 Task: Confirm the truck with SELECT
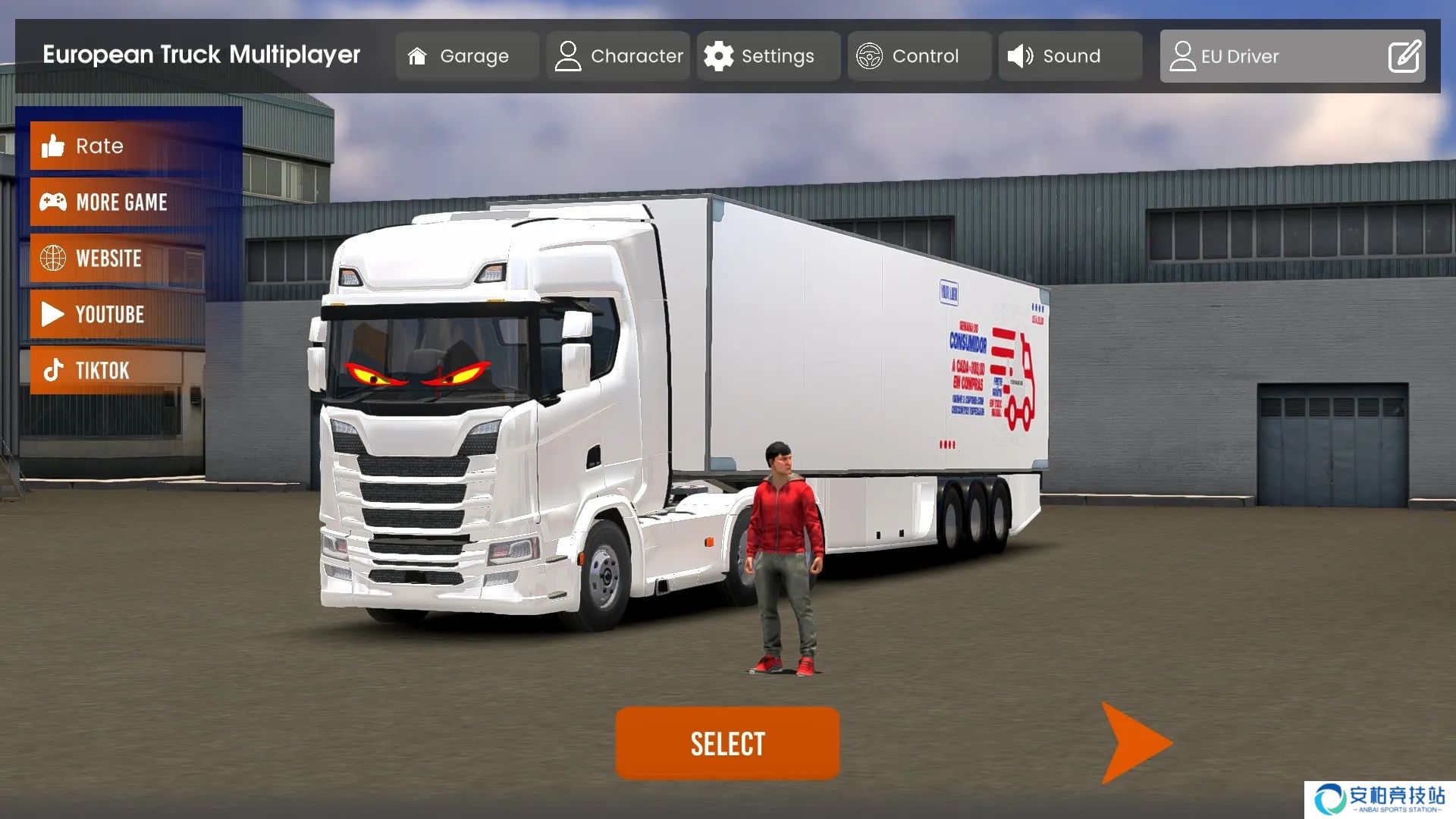(727, 743)
